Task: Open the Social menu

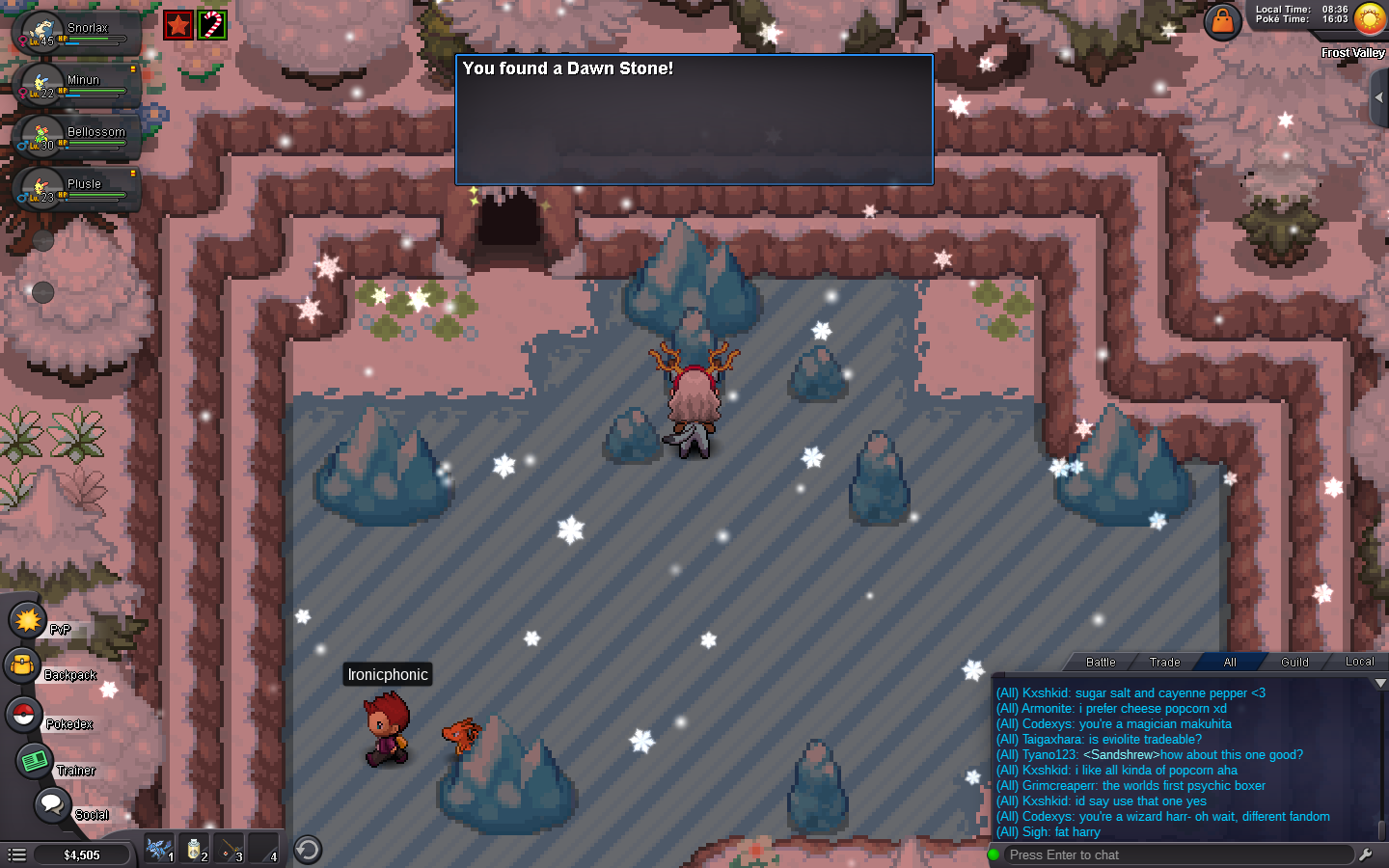Action: pos(52,804)
